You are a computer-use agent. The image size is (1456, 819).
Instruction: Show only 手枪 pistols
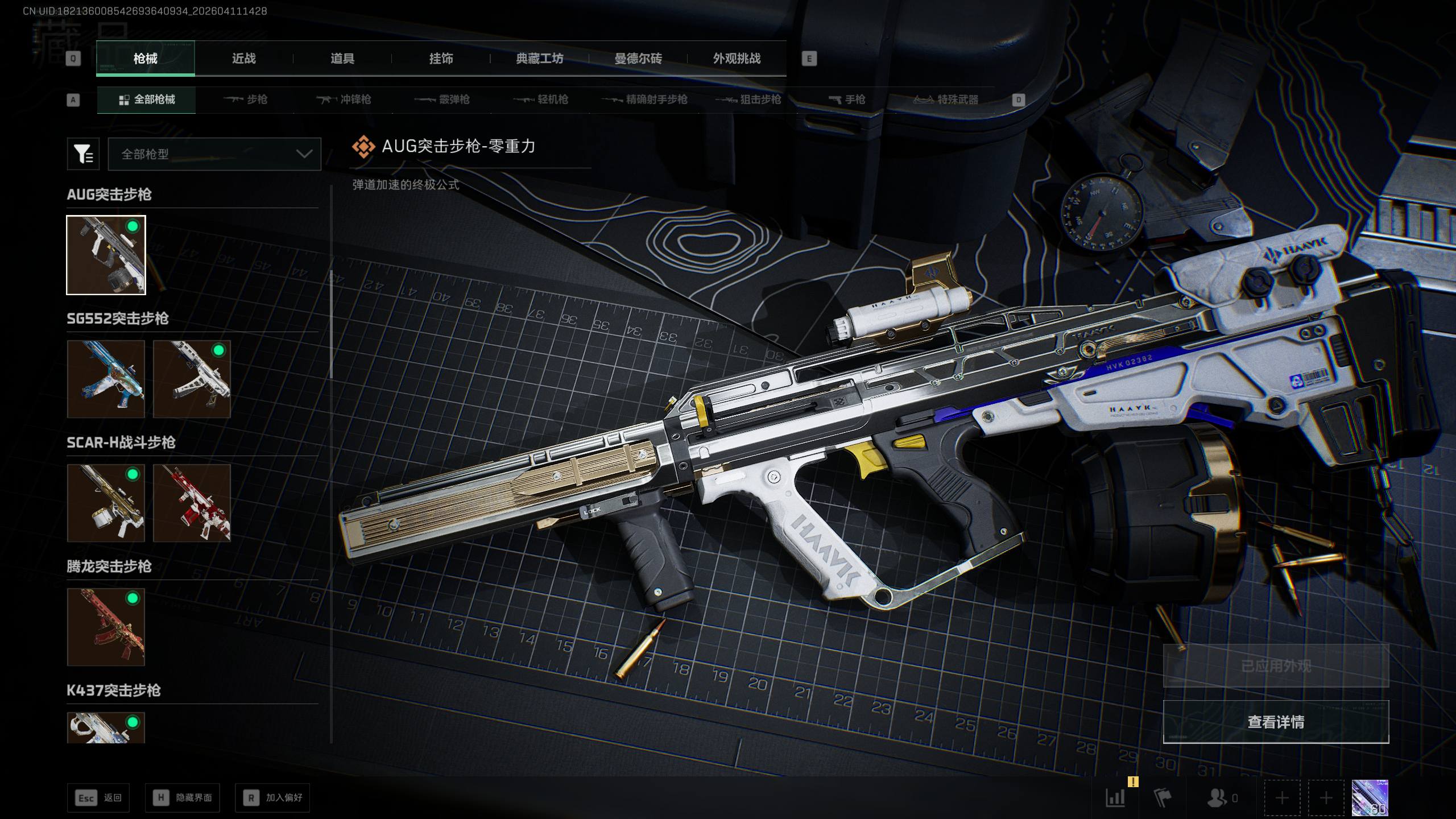[847, 100]
